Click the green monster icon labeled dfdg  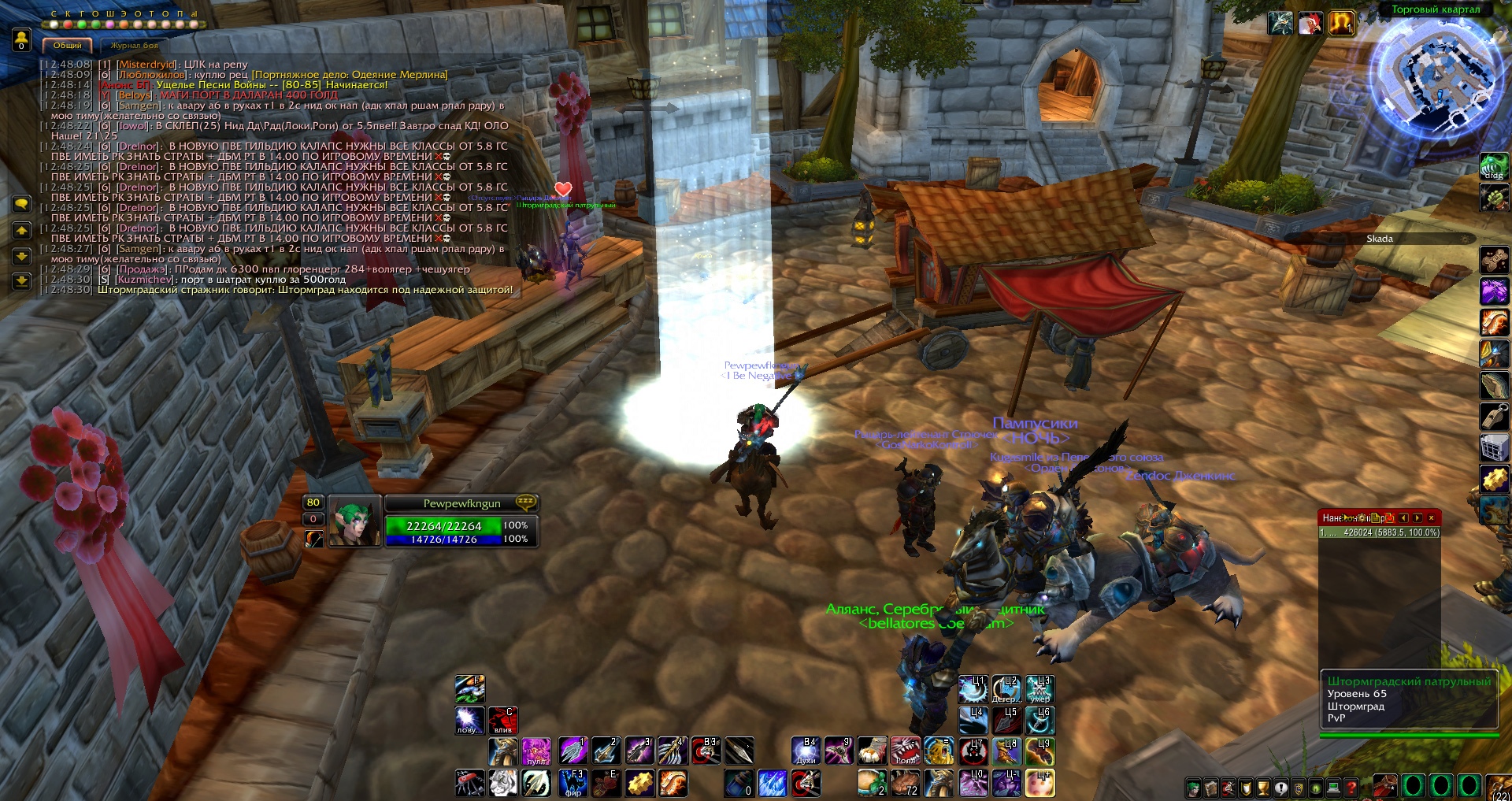1493,166
